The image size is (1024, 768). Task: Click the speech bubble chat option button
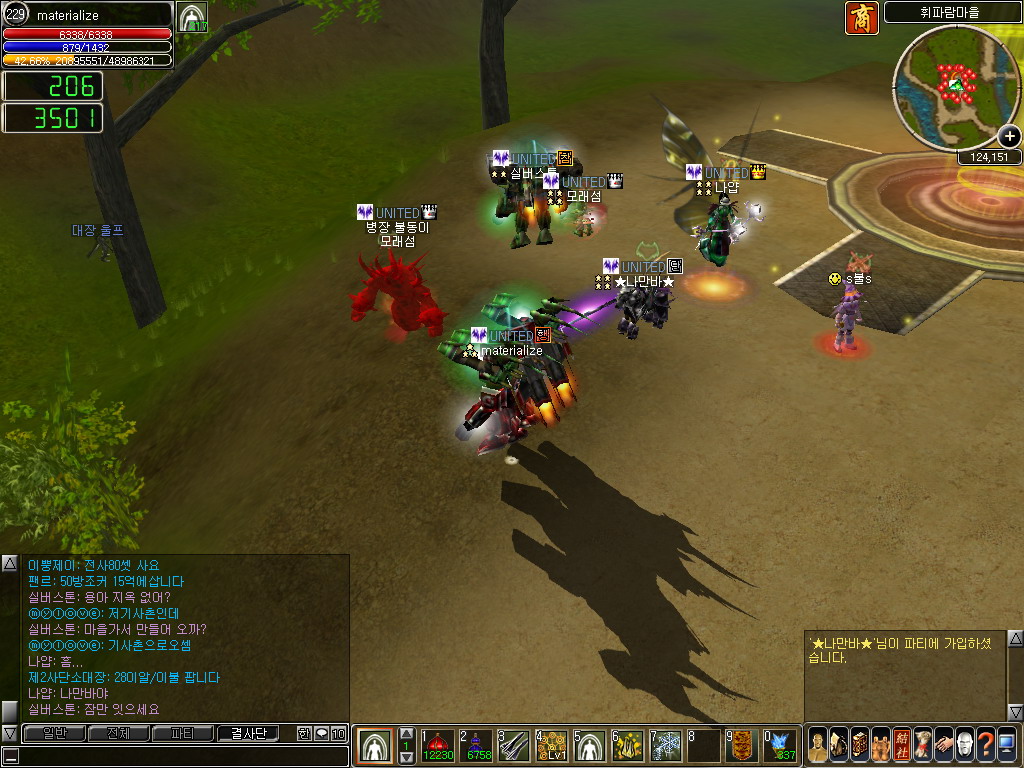point(321,733)
